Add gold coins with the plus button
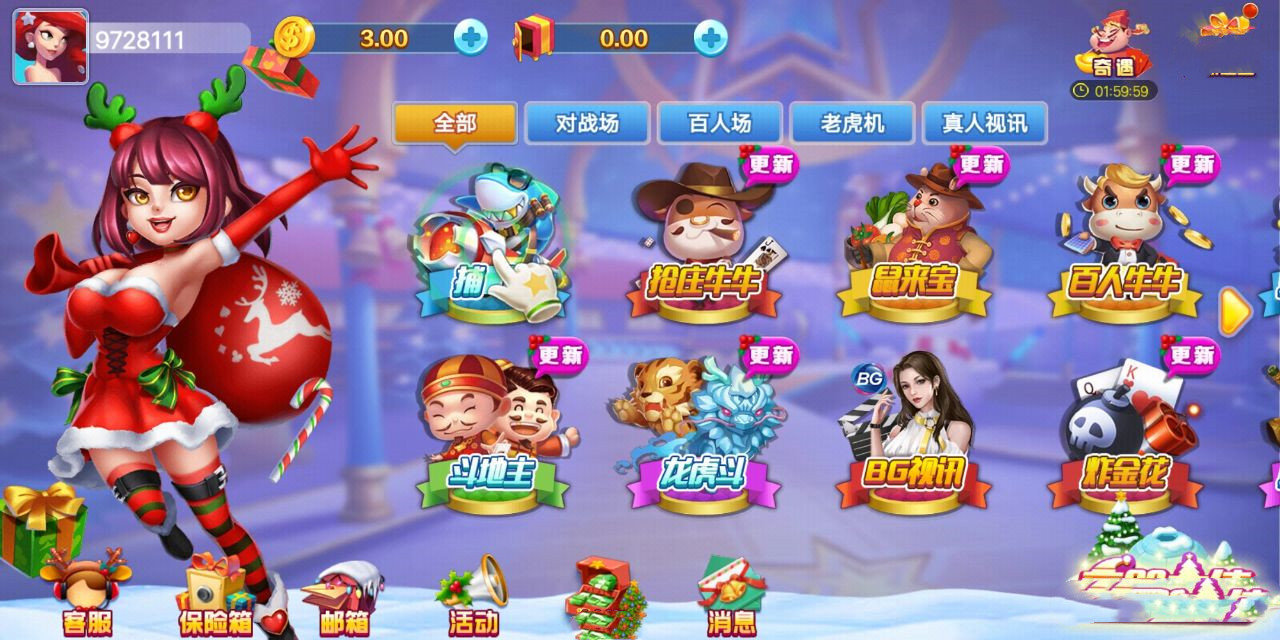1280x640 pixels. [470, 38]
